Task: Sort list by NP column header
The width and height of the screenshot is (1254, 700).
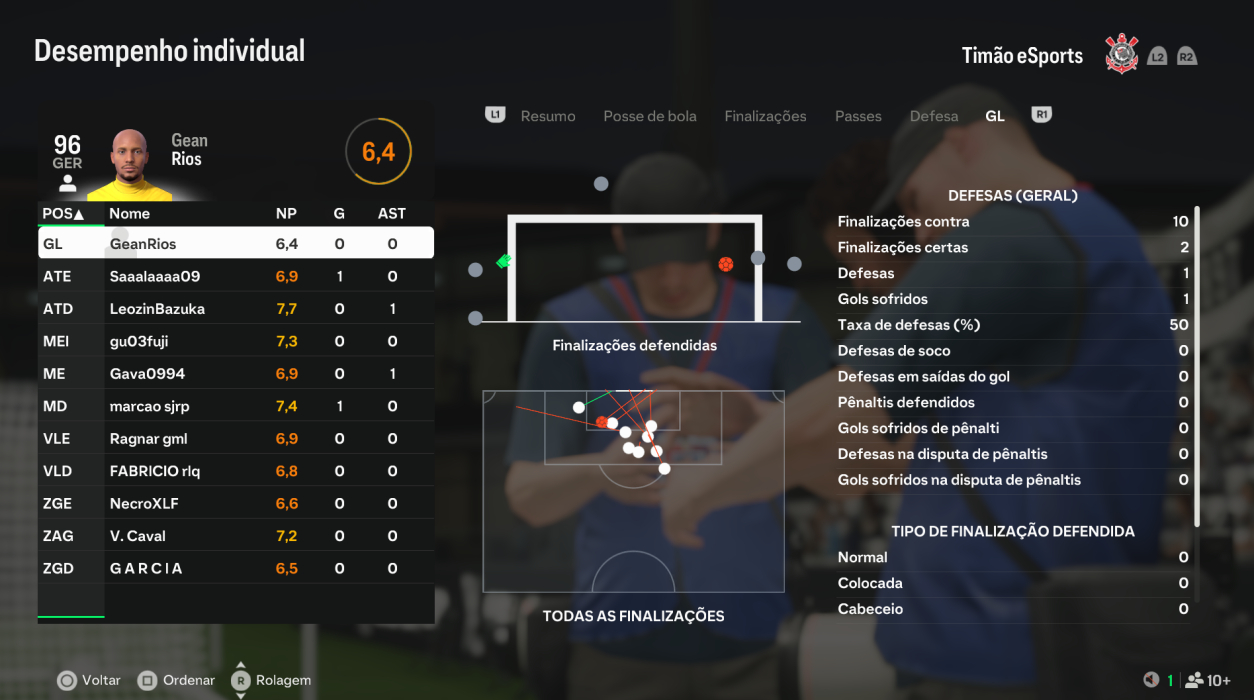Action: tap(286, 213)
